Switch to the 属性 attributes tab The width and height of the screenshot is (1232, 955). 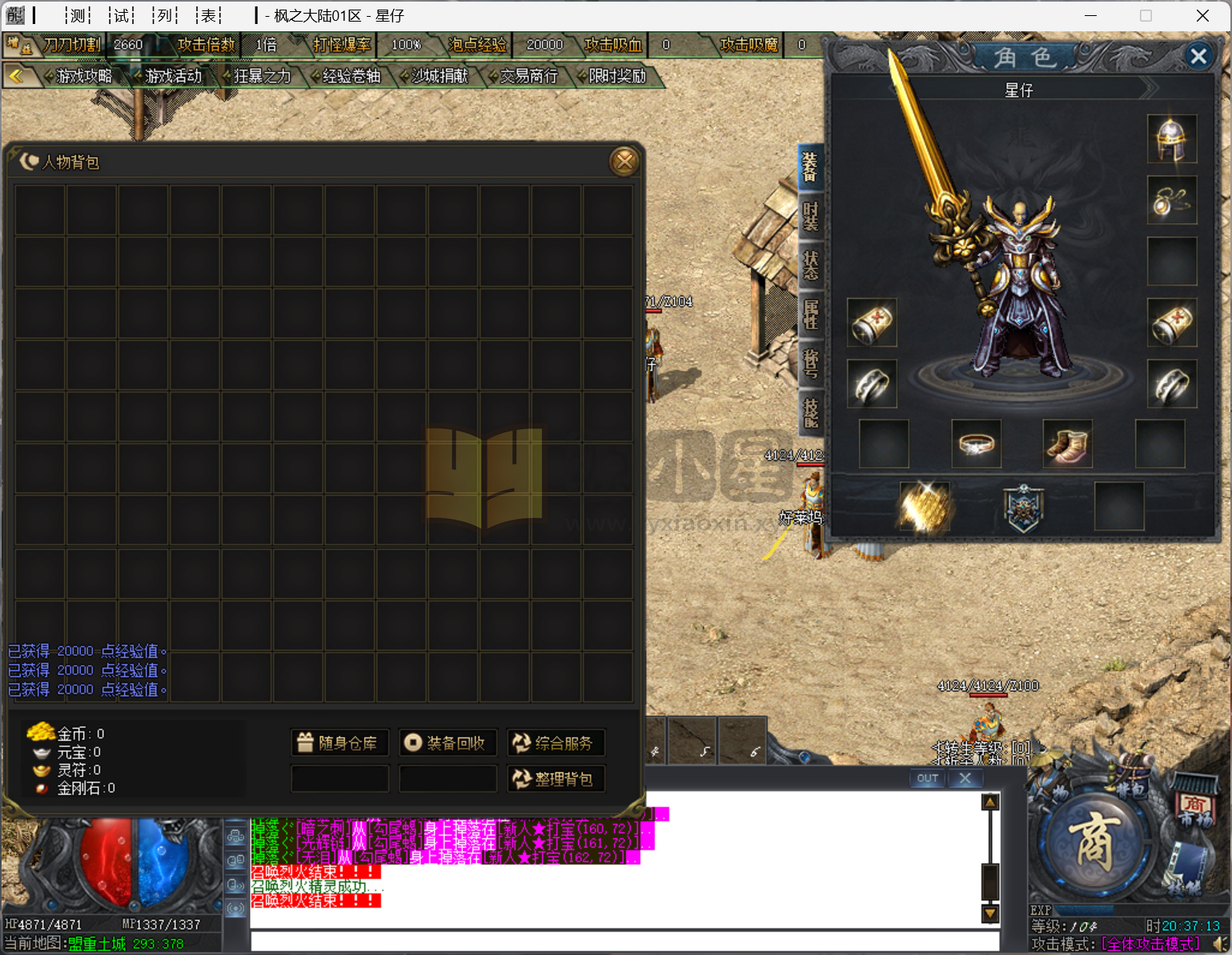pos(810,314)
